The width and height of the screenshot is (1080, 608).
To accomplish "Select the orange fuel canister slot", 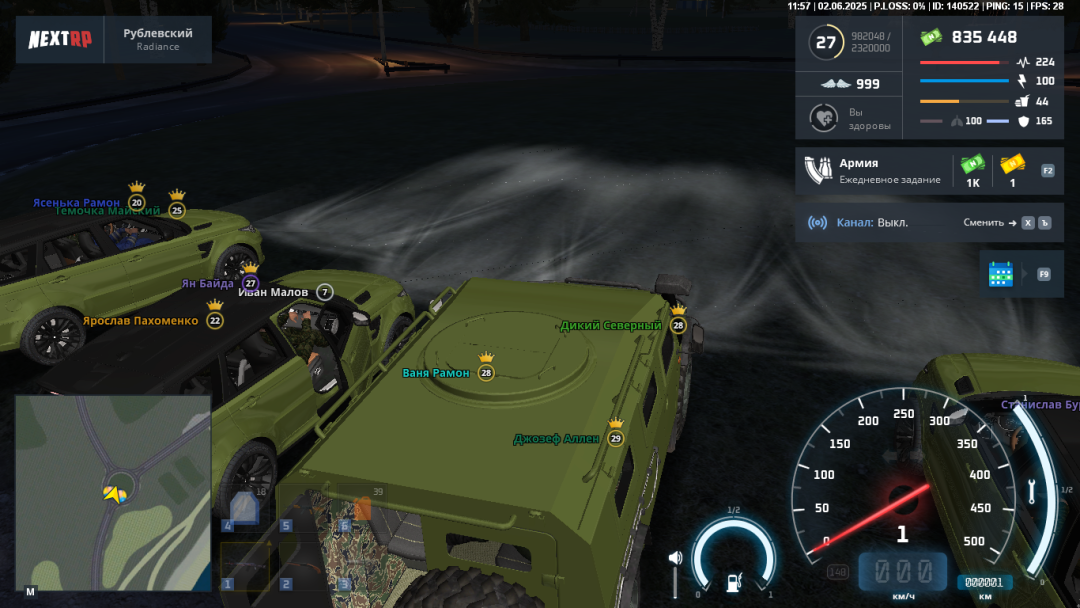I will click(x=360, y=510).
